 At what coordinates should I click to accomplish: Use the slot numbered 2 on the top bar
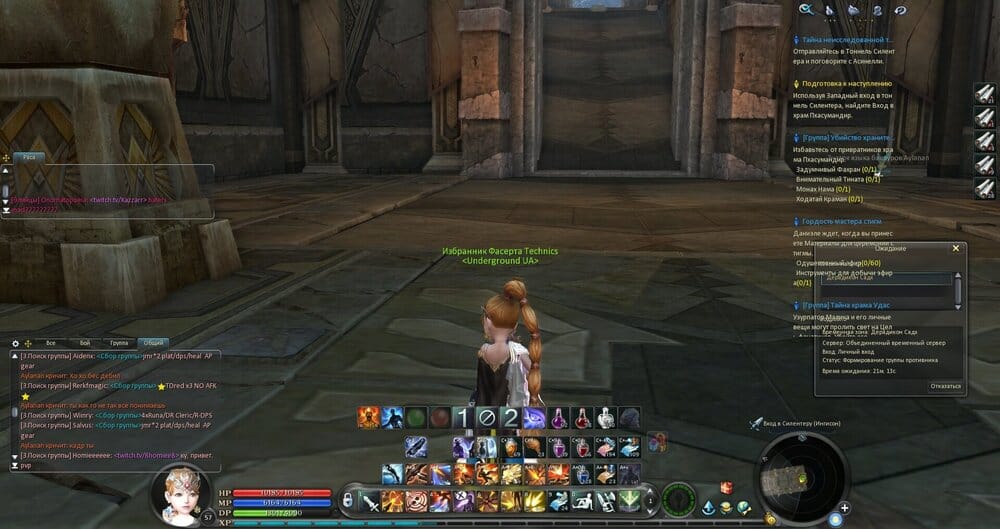click(x=509, y=418)
